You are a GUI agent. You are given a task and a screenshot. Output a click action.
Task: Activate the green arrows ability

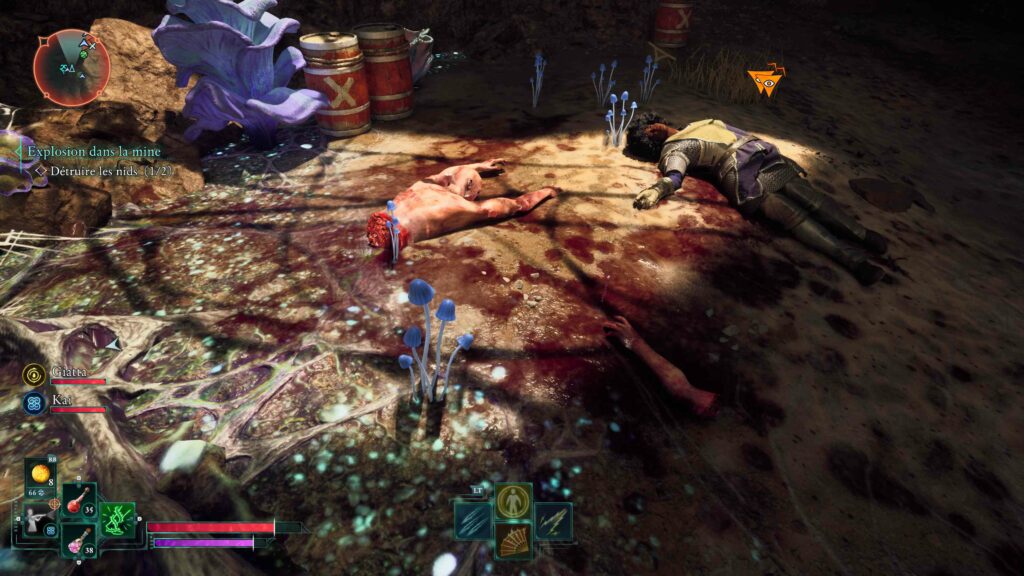click(x=553, y=520)
